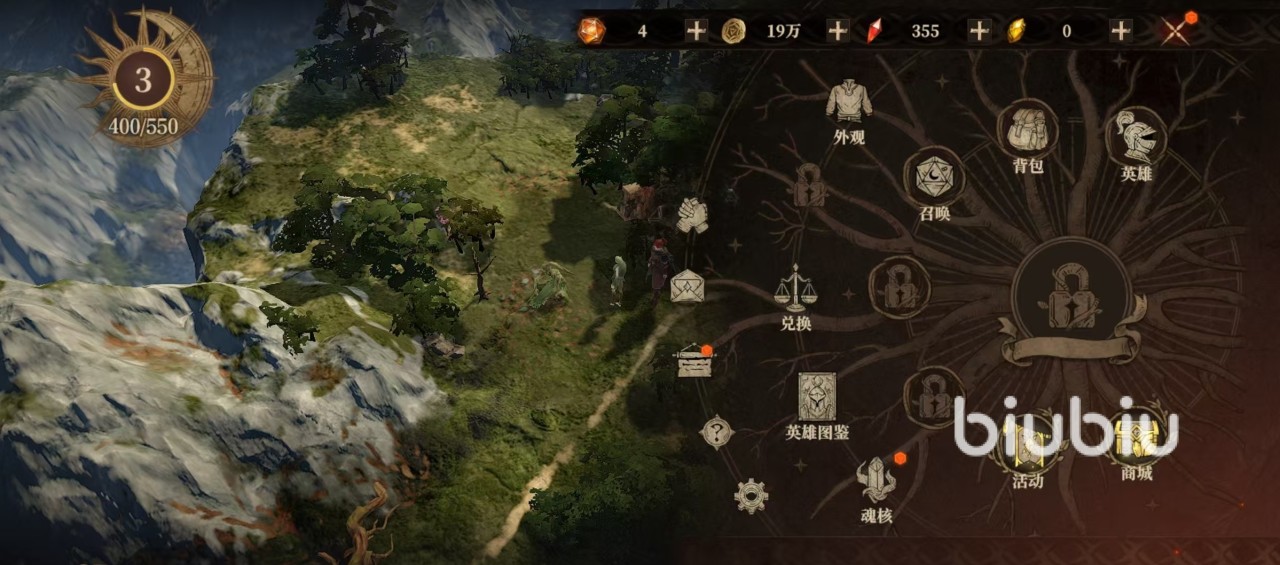Add red crystals using plus beside 355

[979, 31]
